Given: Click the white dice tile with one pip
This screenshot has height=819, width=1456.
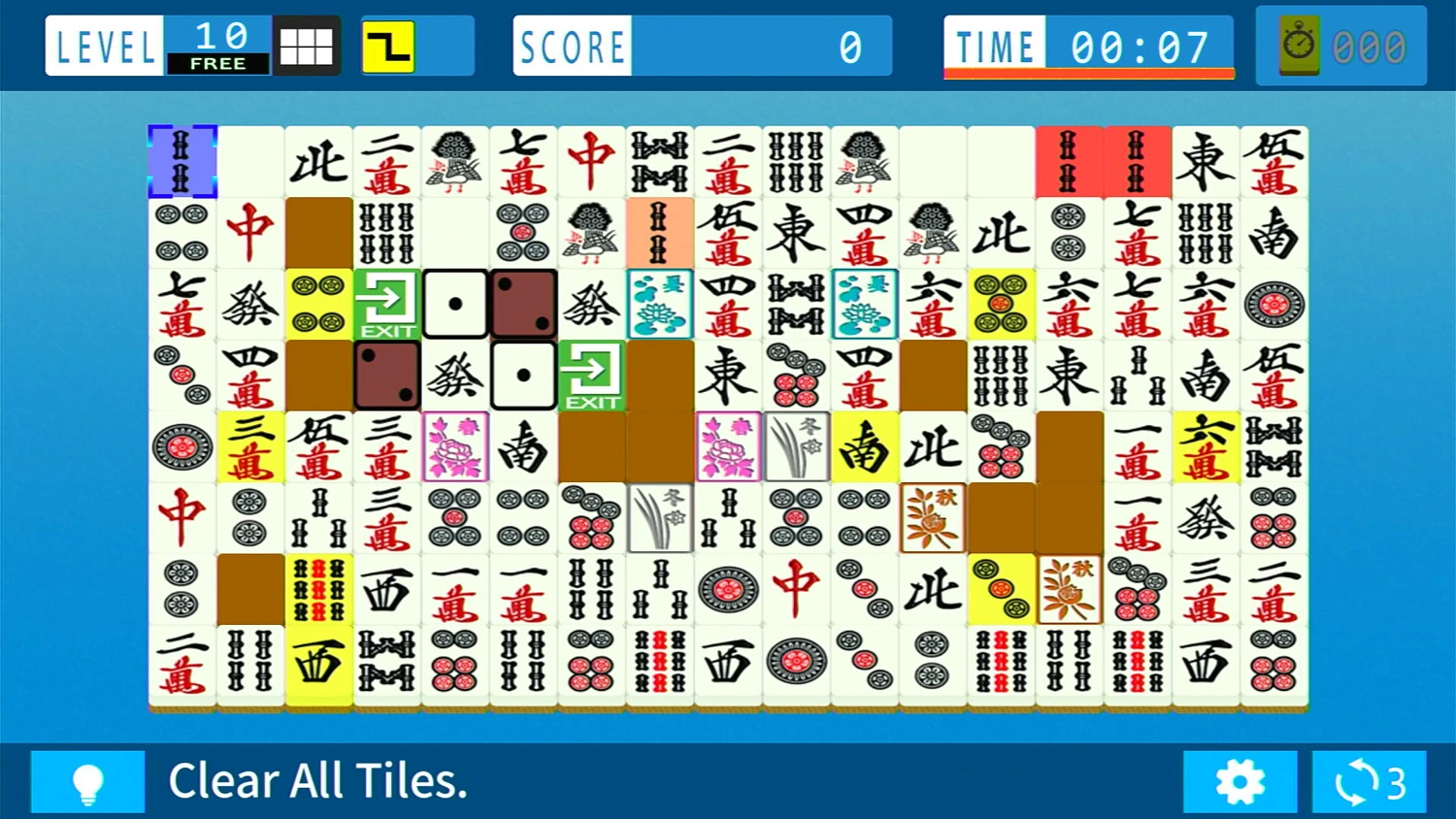Looking at the screenshot, I should click(x=455, y=304).
